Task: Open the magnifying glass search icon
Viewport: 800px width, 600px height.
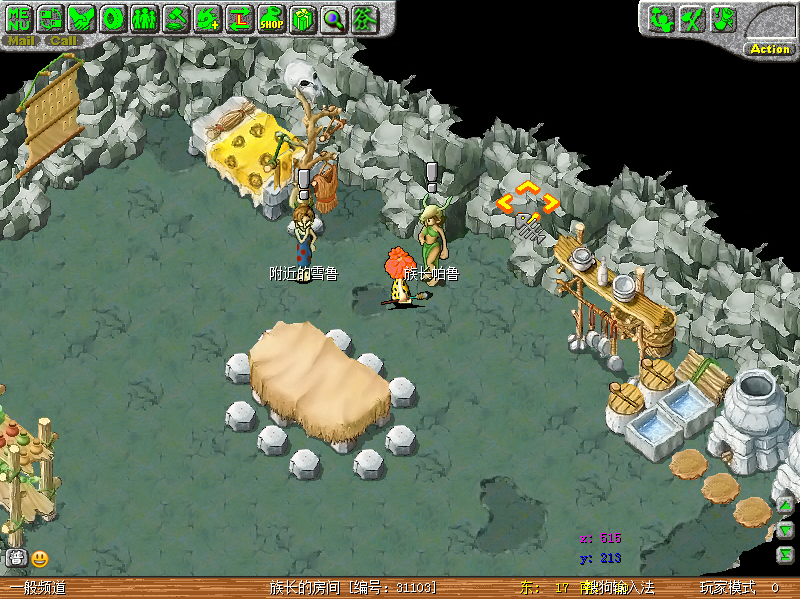Action: [333, 18]
